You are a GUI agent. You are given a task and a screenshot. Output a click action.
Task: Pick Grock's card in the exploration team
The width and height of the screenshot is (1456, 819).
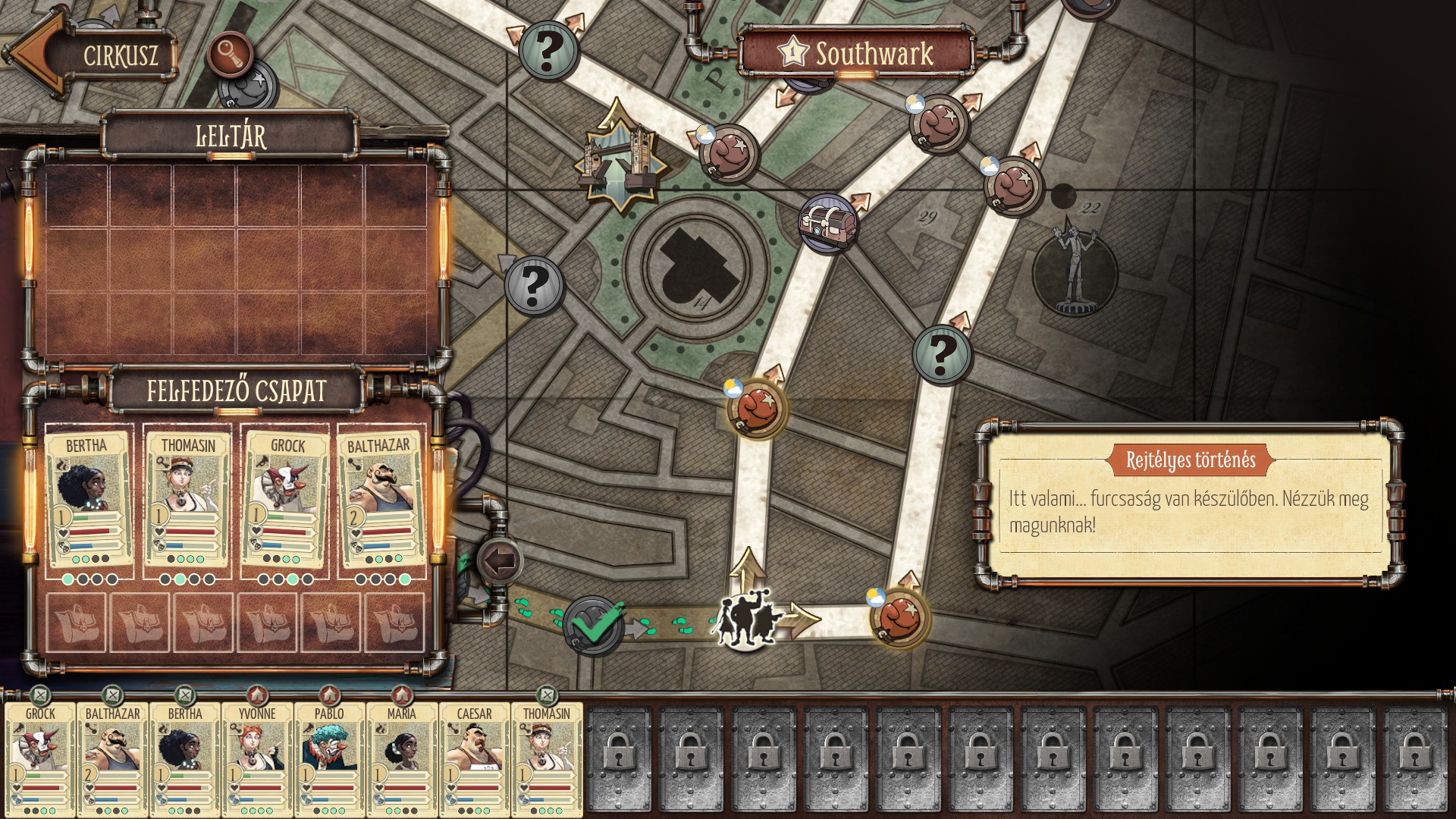[285, 500]
